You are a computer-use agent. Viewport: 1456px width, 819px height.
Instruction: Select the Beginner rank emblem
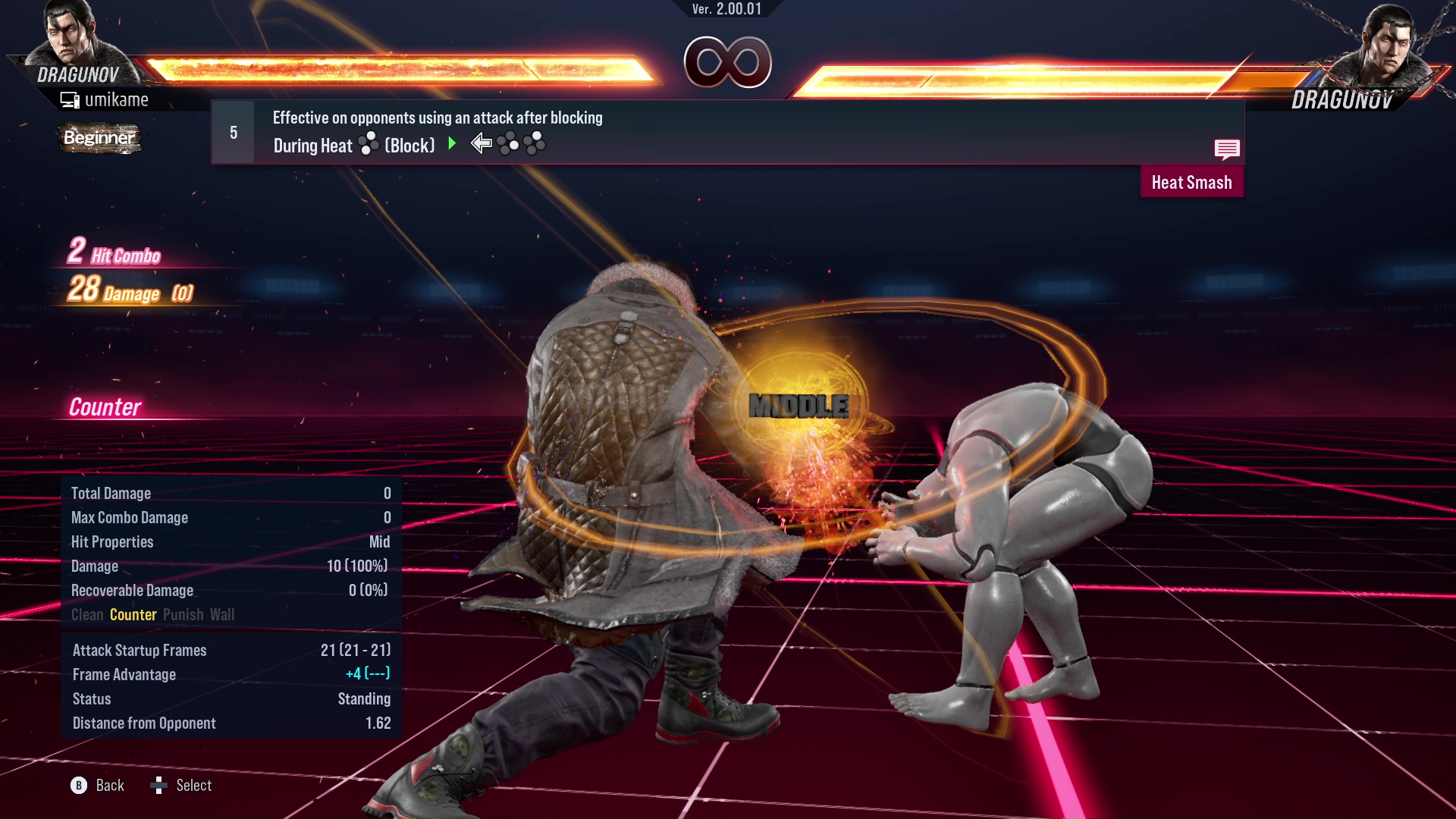click(x=99, y=138)
